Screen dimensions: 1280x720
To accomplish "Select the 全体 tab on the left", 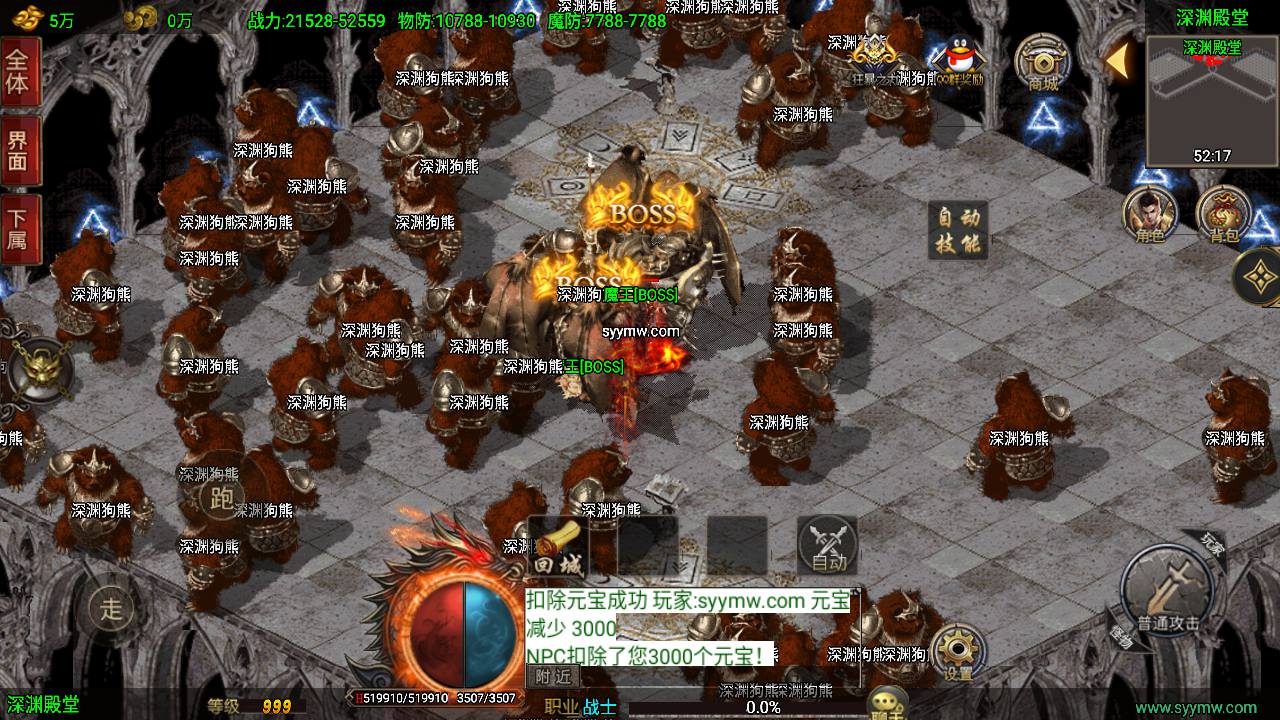I will click(x=19, y=71).
